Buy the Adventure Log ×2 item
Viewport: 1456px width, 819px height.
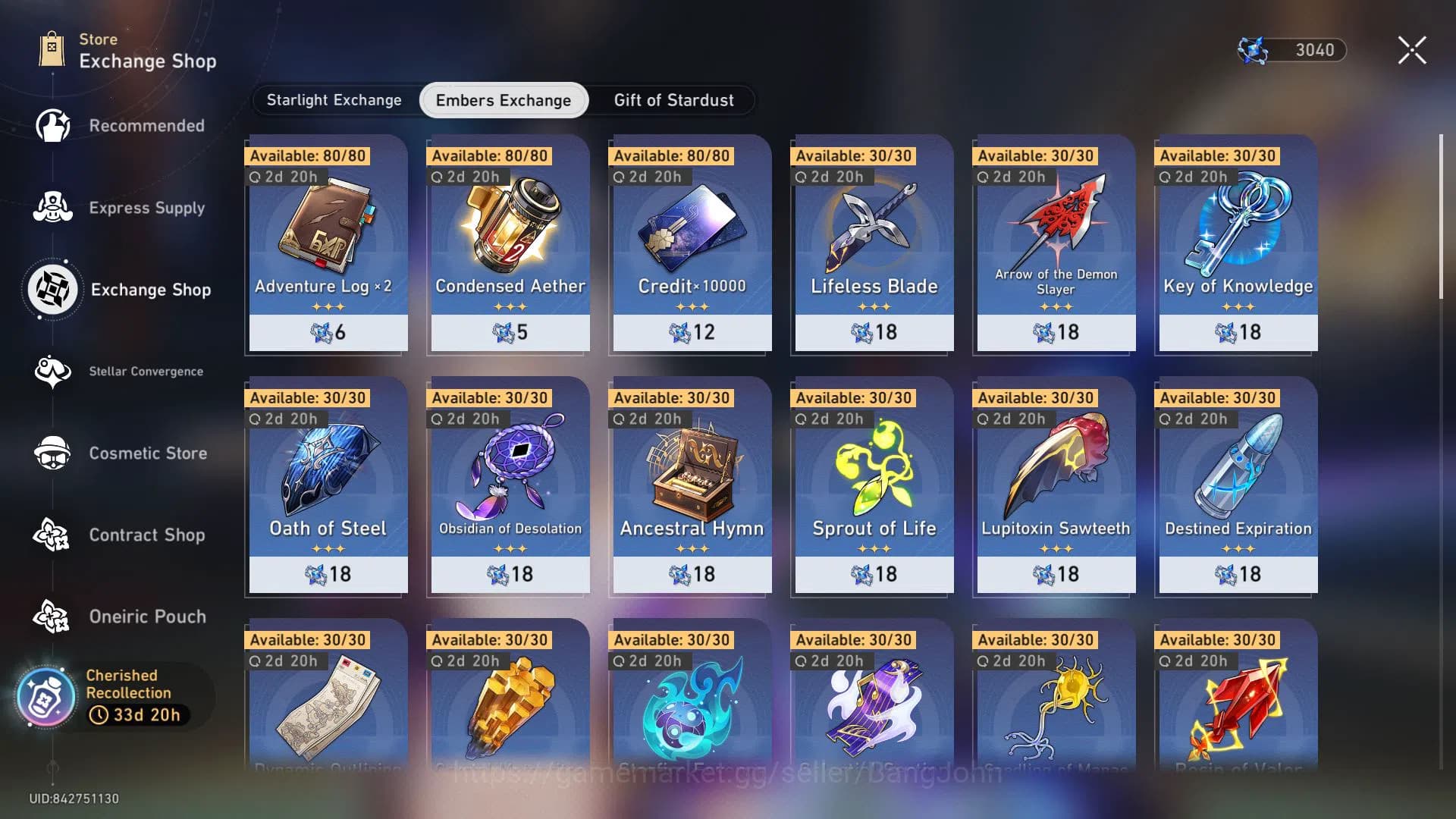[x=328, y=243]
